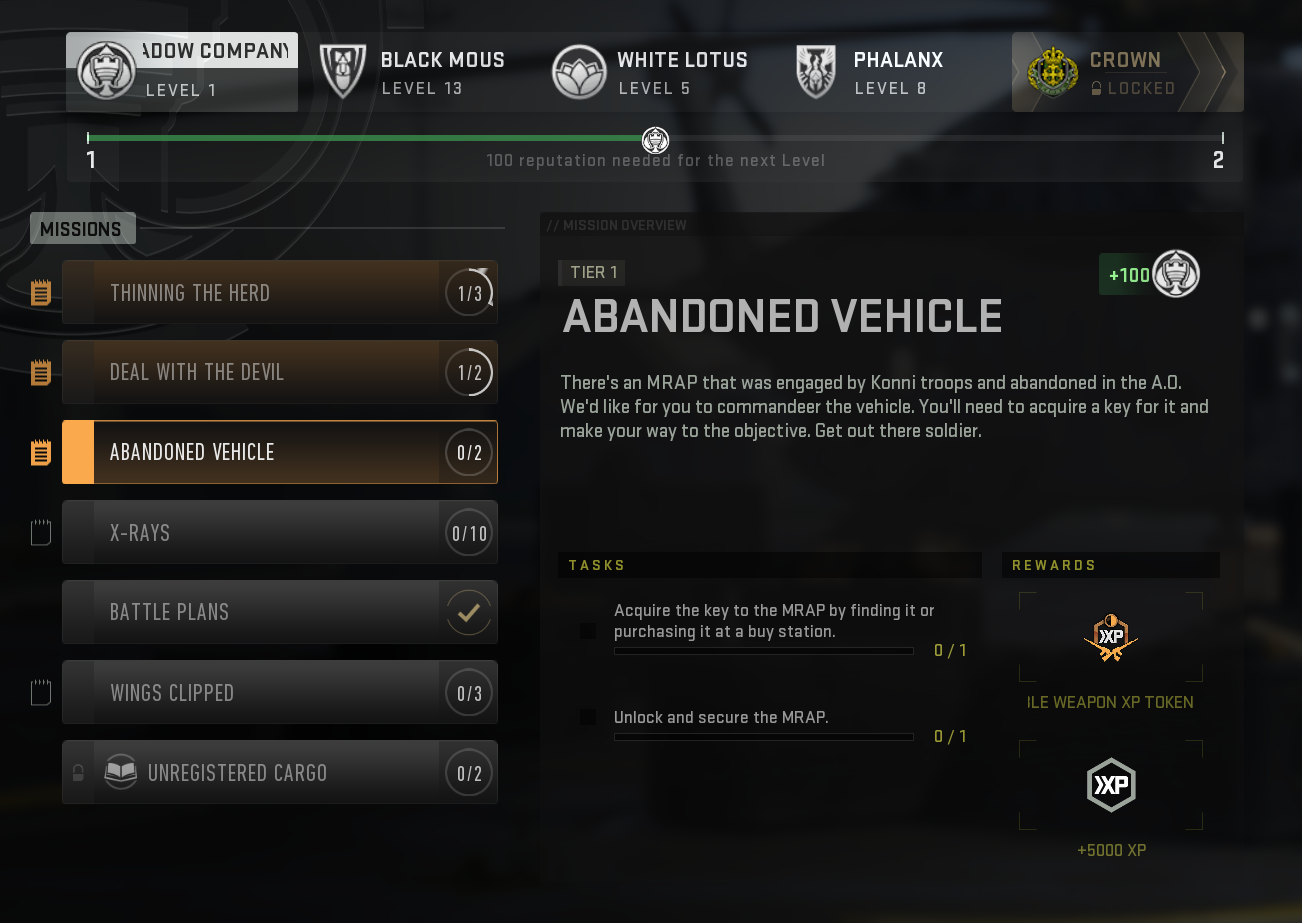Select the +5000 XP hexagon reward icon
Viewport: 1302px width, 923px height.
coord(1110,784)
